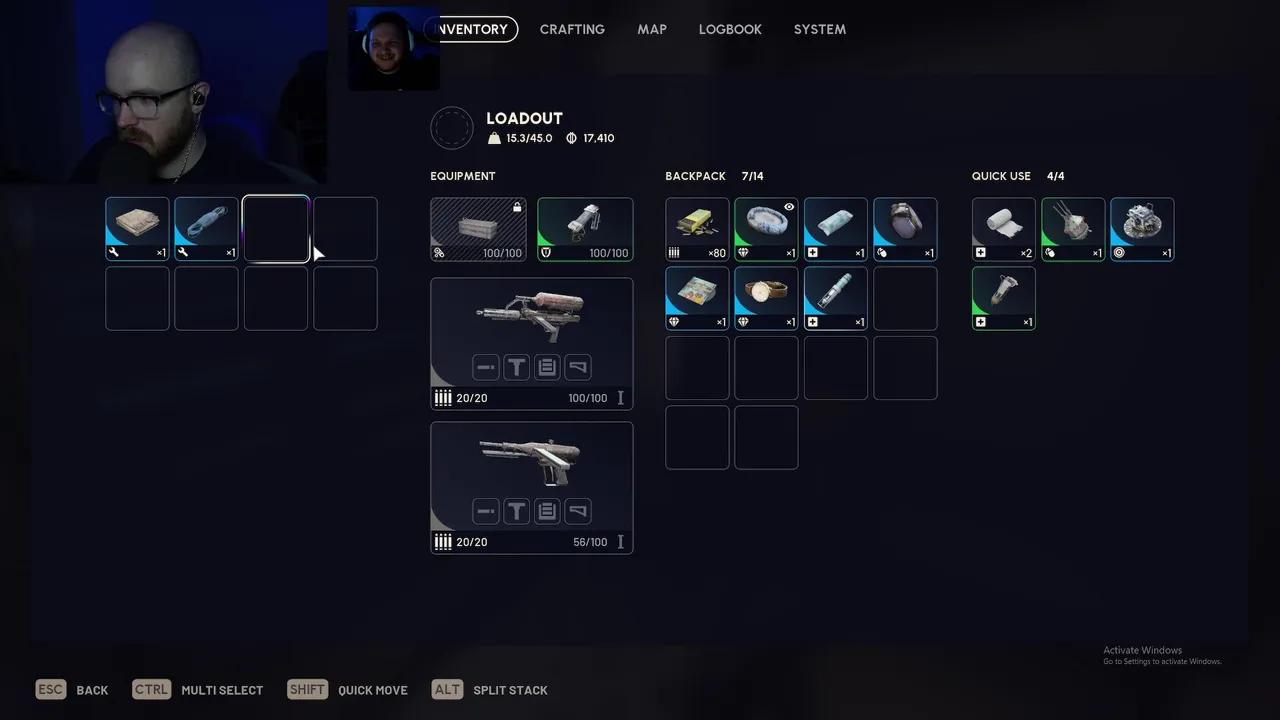Select the folded fabric item slot
Screen dimensions: 1280x720
[137, 229]
